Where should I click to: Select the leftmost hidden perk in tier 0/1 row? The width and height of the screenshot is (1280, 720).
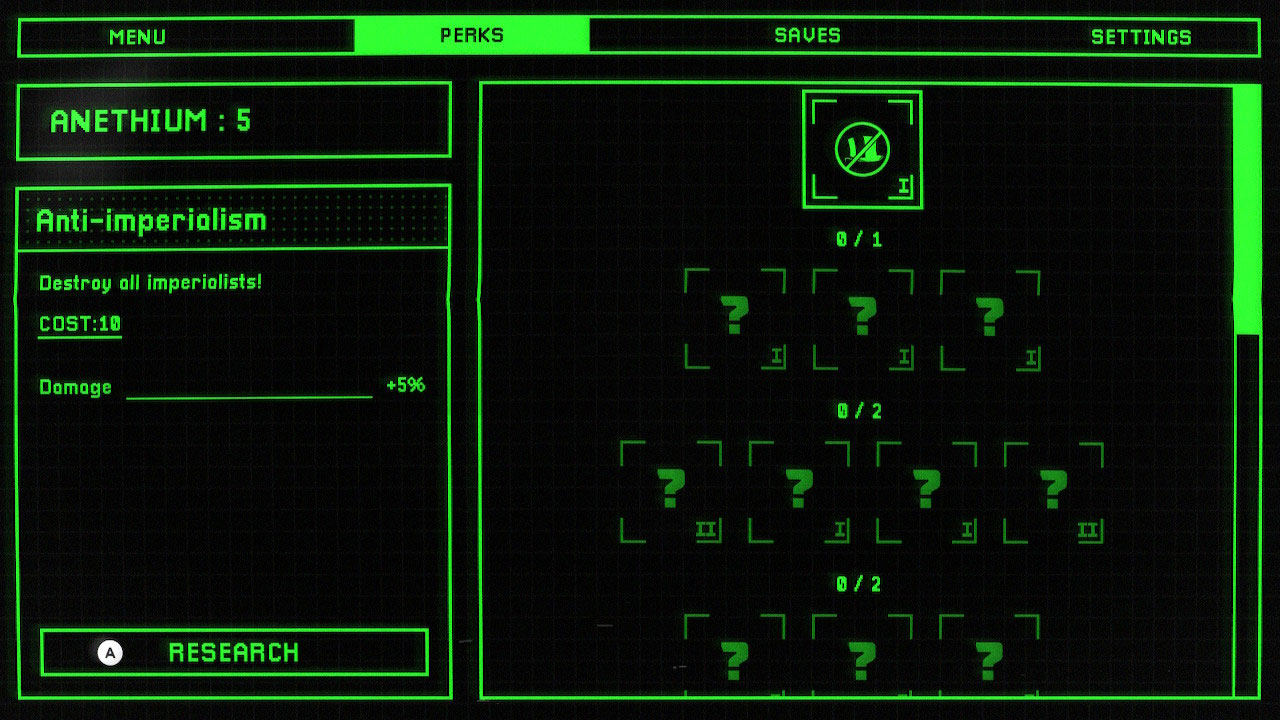(736, 315)
